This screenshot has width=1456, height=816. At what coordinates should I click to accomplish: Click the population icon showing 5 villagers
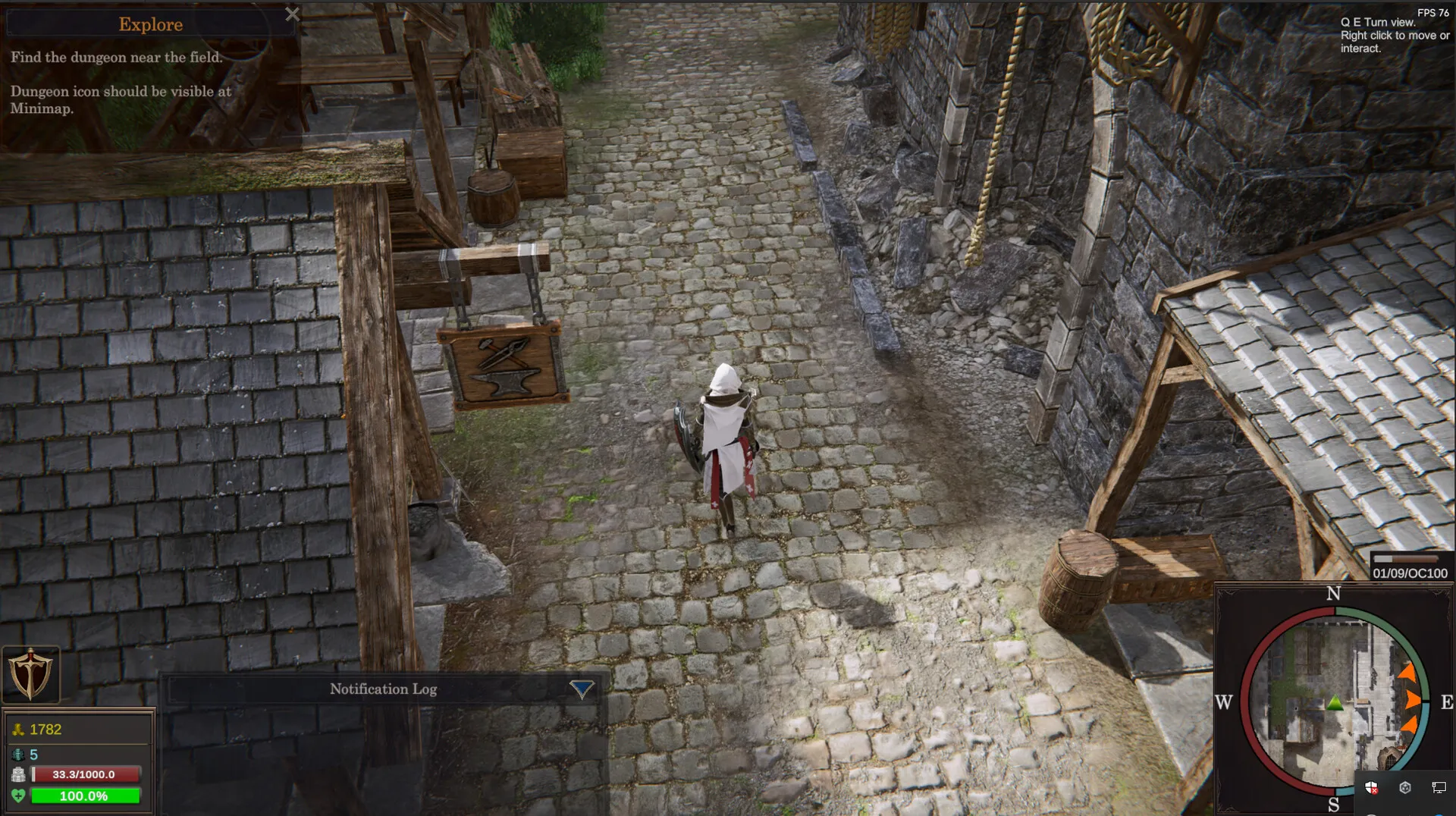(18, 755)
